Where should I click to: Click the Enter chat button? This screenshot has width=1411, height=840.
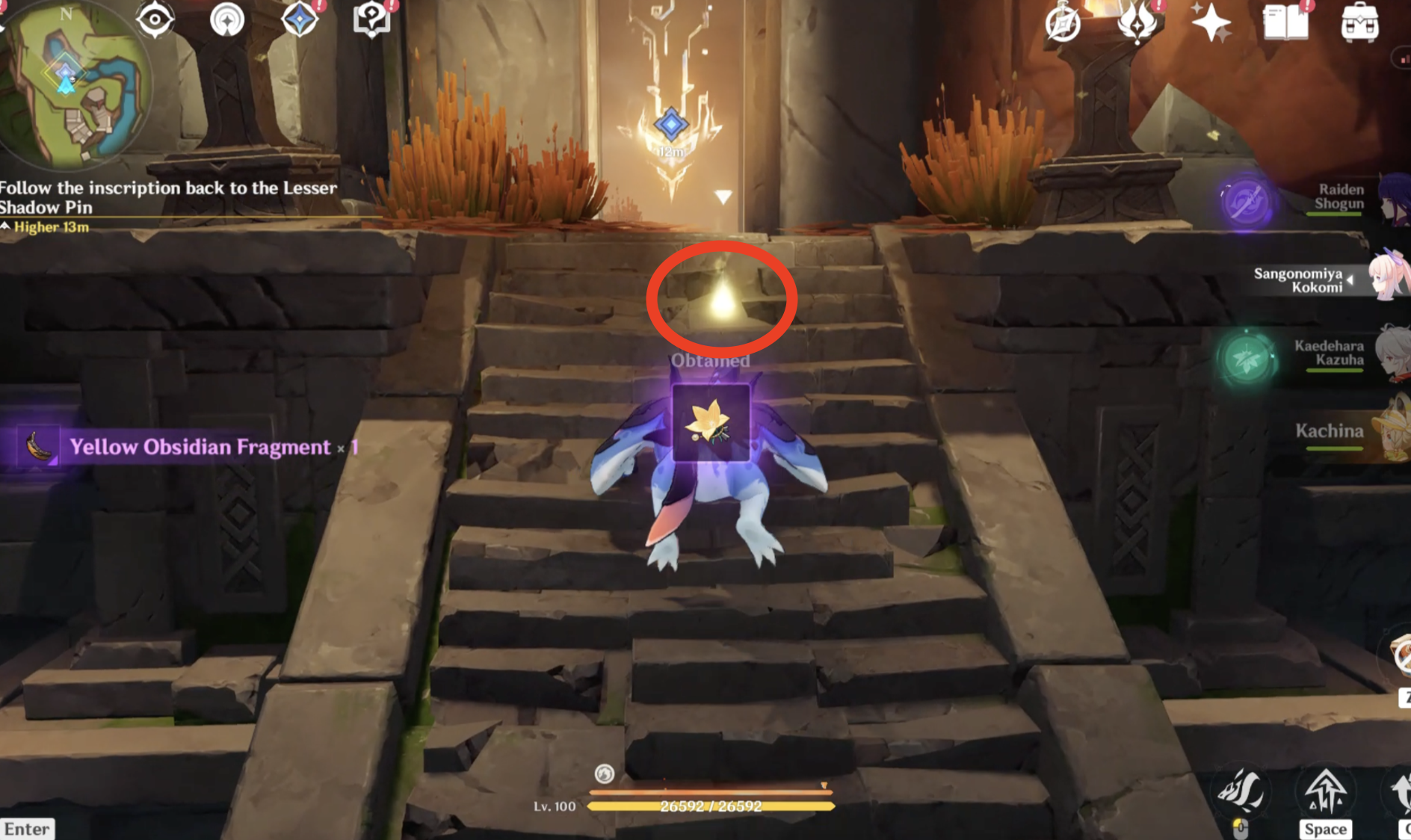click(x=27, y=829)
